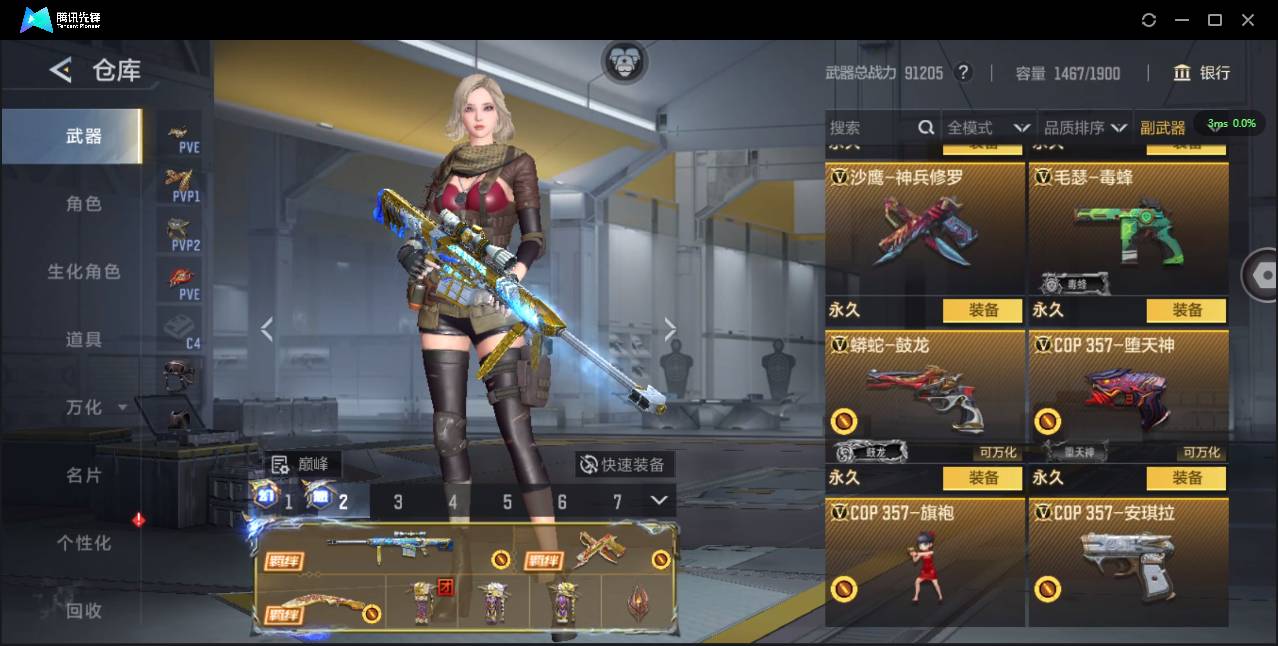Switch to the 角色 character tab
The image size is (1278, 646).
[84, 204]
